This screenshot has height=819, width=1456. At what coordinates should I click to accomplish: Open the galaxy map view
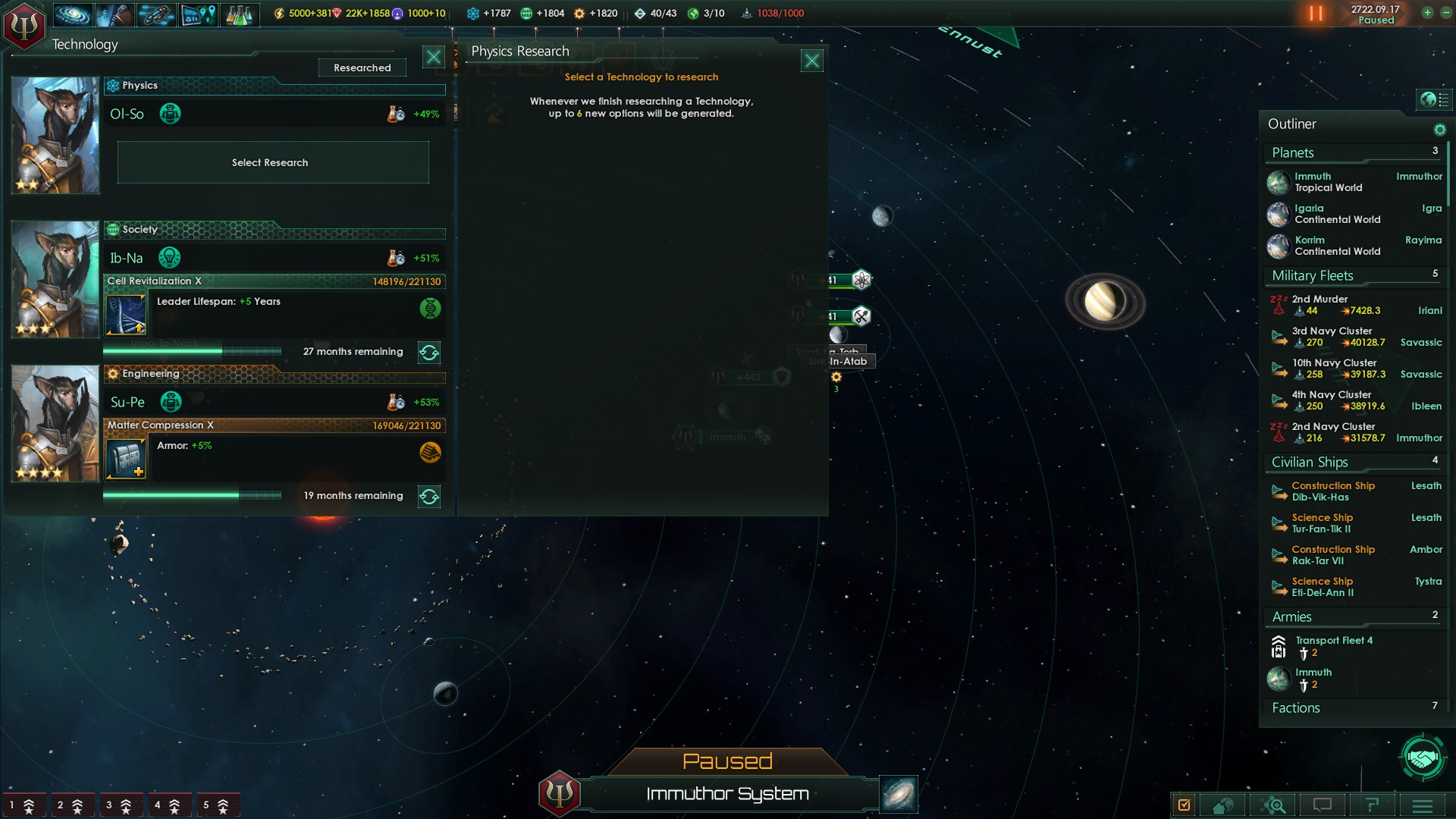tap(899, 794)
